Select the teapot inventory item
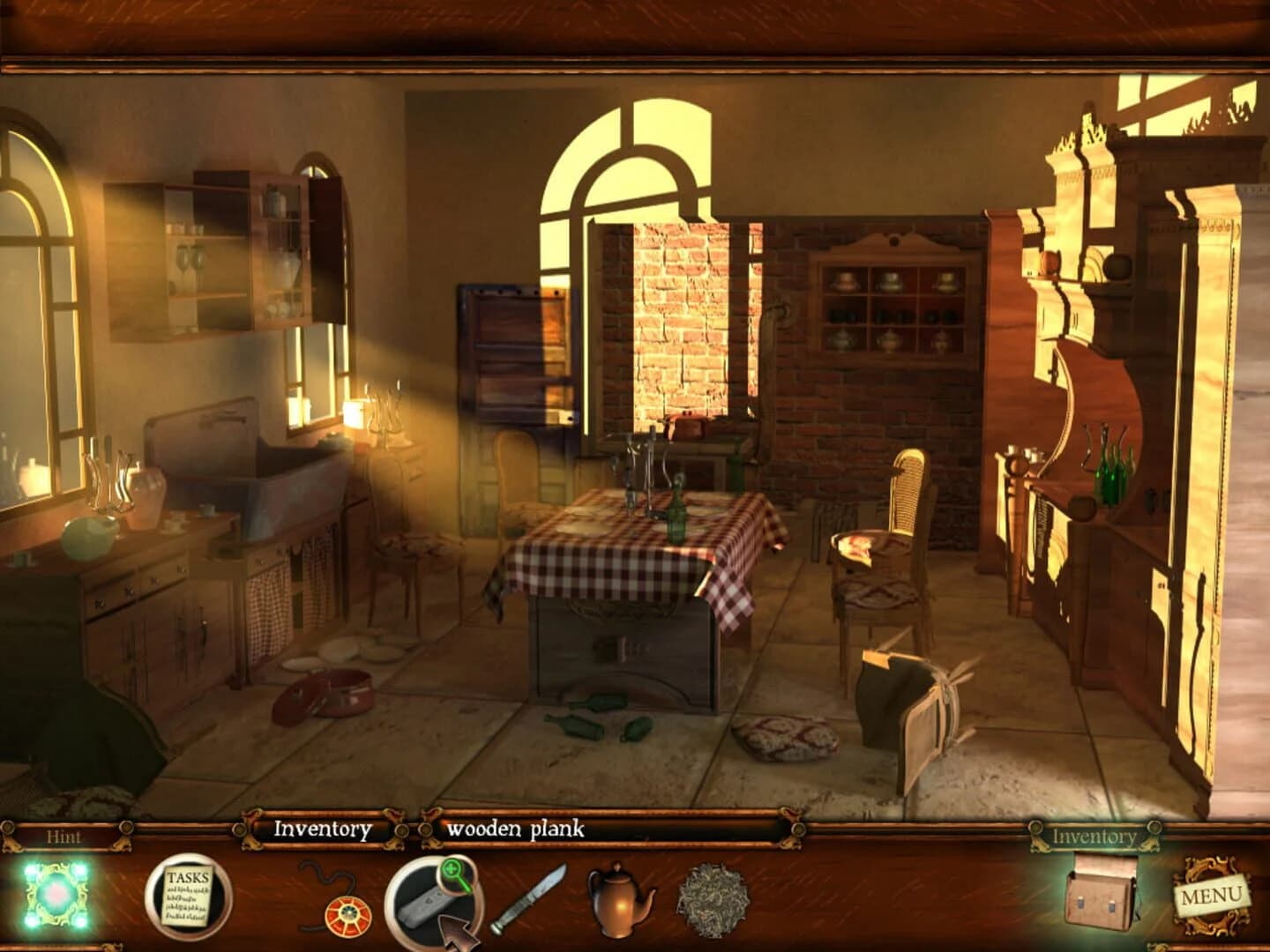The image size is (1270, 952). [x=617, y=901]
